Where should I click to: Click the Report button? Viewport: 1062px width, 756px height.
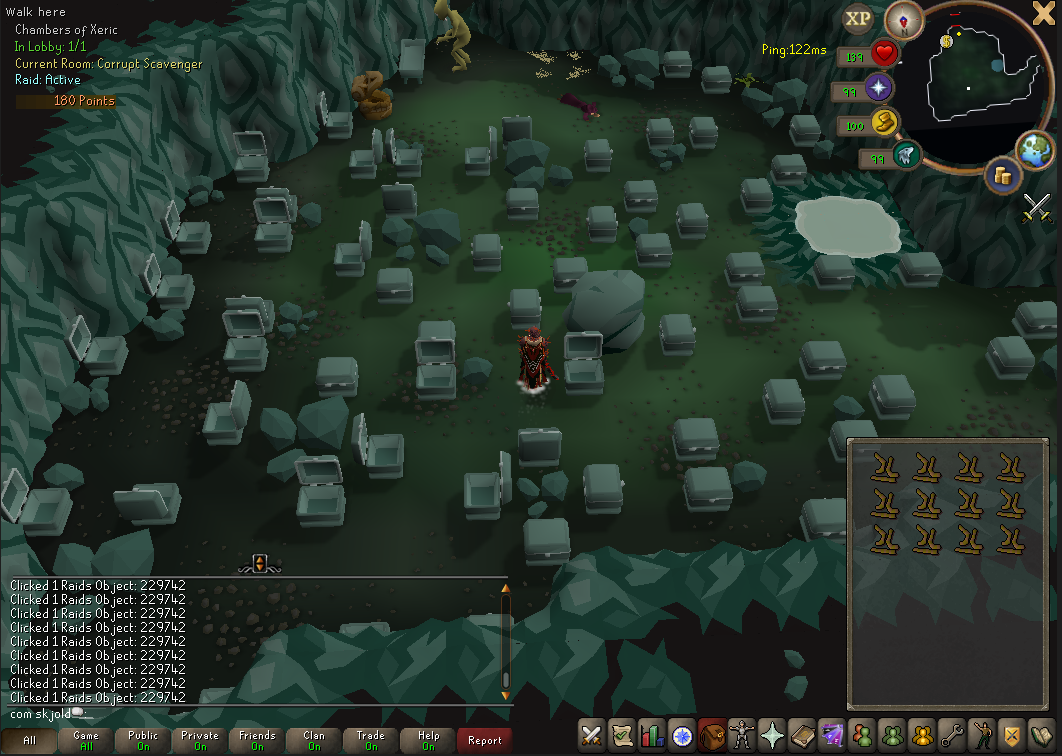click(x=485, y=741)
